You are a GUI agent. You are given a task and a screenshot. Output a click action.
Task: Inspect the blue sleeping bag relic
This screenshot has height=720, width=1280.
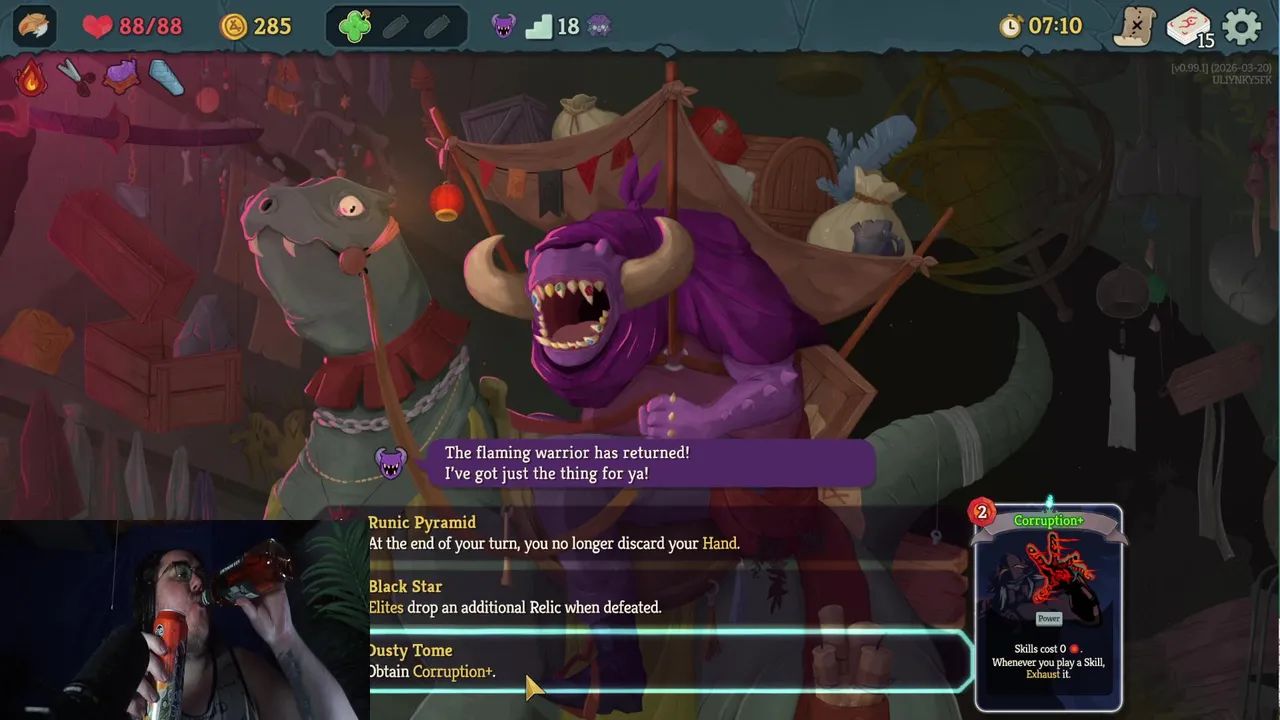click(166, 77)
